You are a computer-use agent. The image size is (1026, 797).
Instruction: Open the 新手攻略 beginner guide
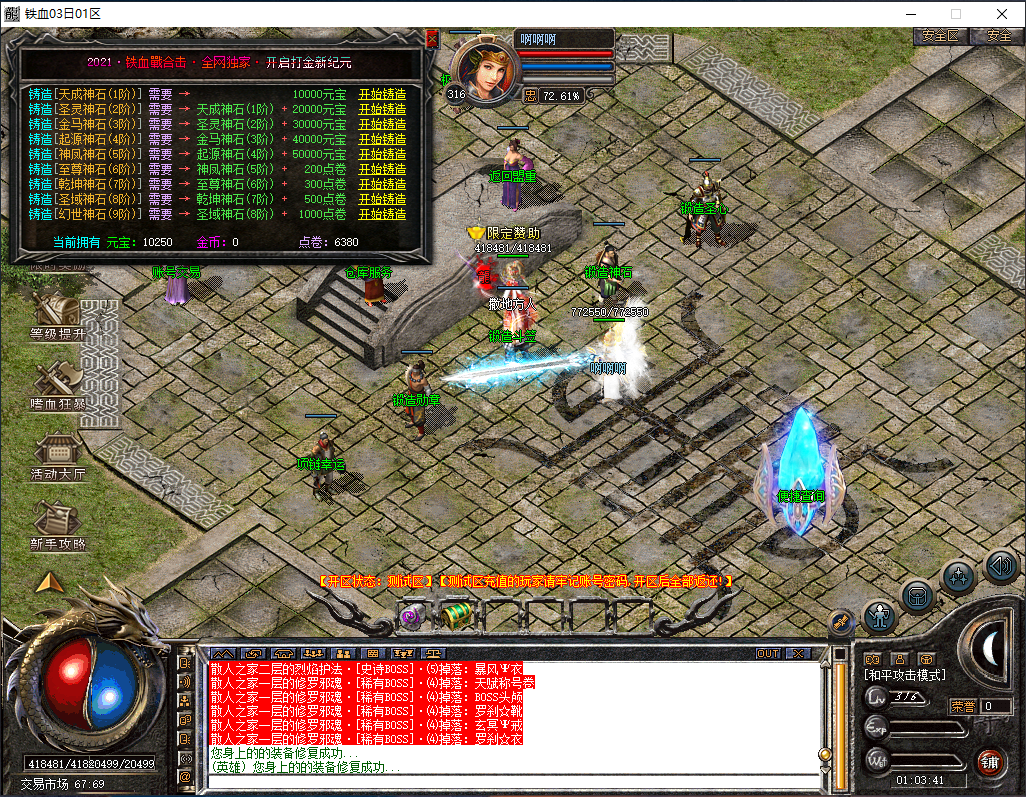pyautogui.click(x=57, y=528)
